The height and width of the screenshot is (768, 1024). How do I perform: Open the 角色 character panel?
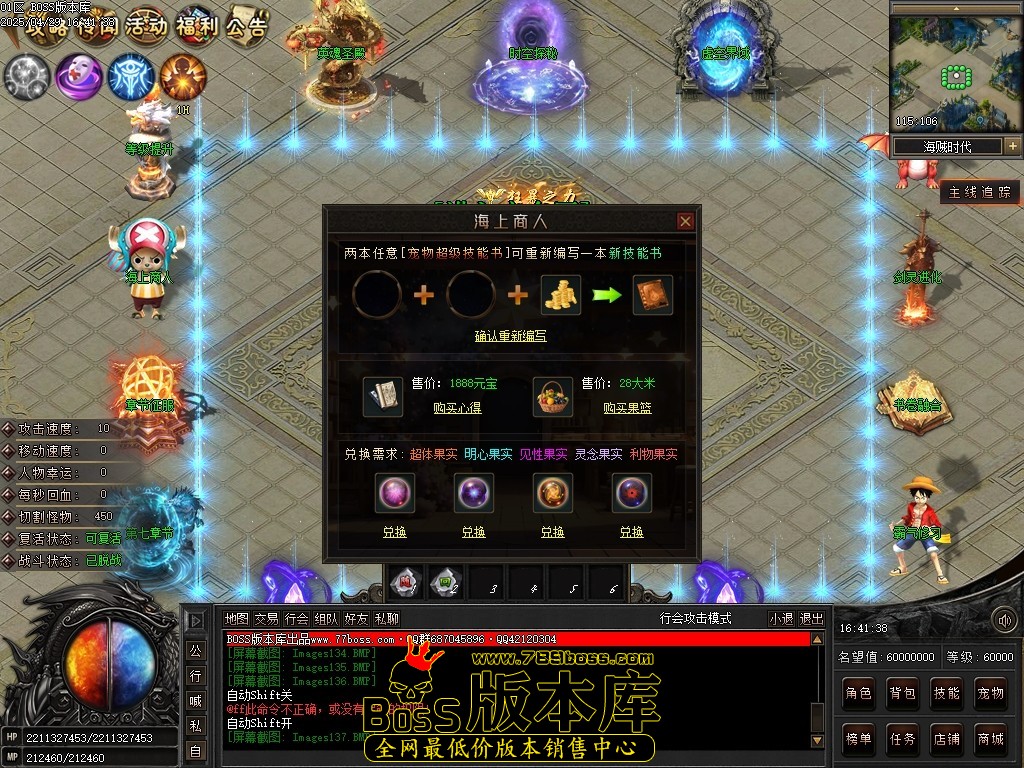(x=858, y=692)
